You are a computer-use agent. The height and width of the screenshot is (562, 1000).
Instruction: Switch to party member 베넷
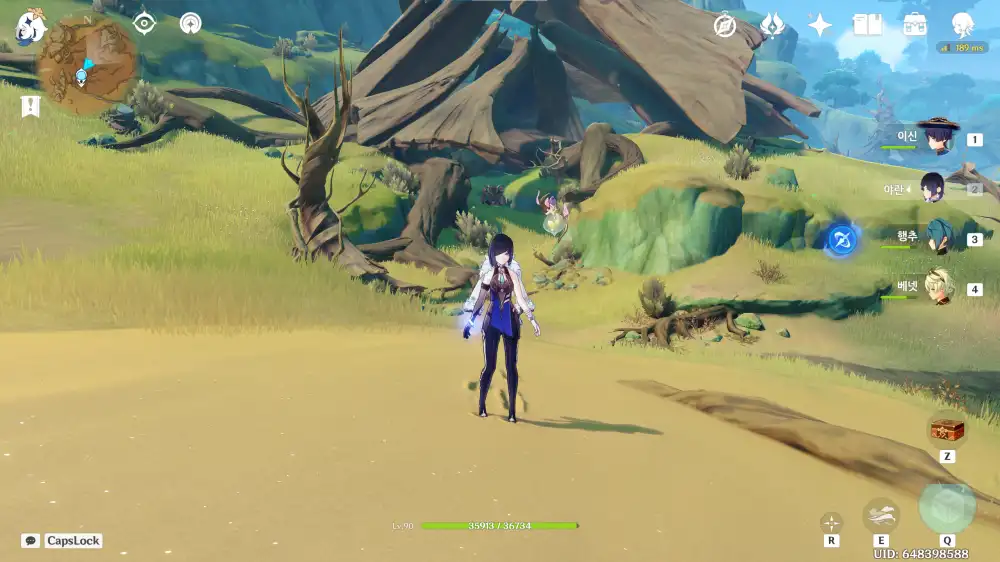coord(938,288)
